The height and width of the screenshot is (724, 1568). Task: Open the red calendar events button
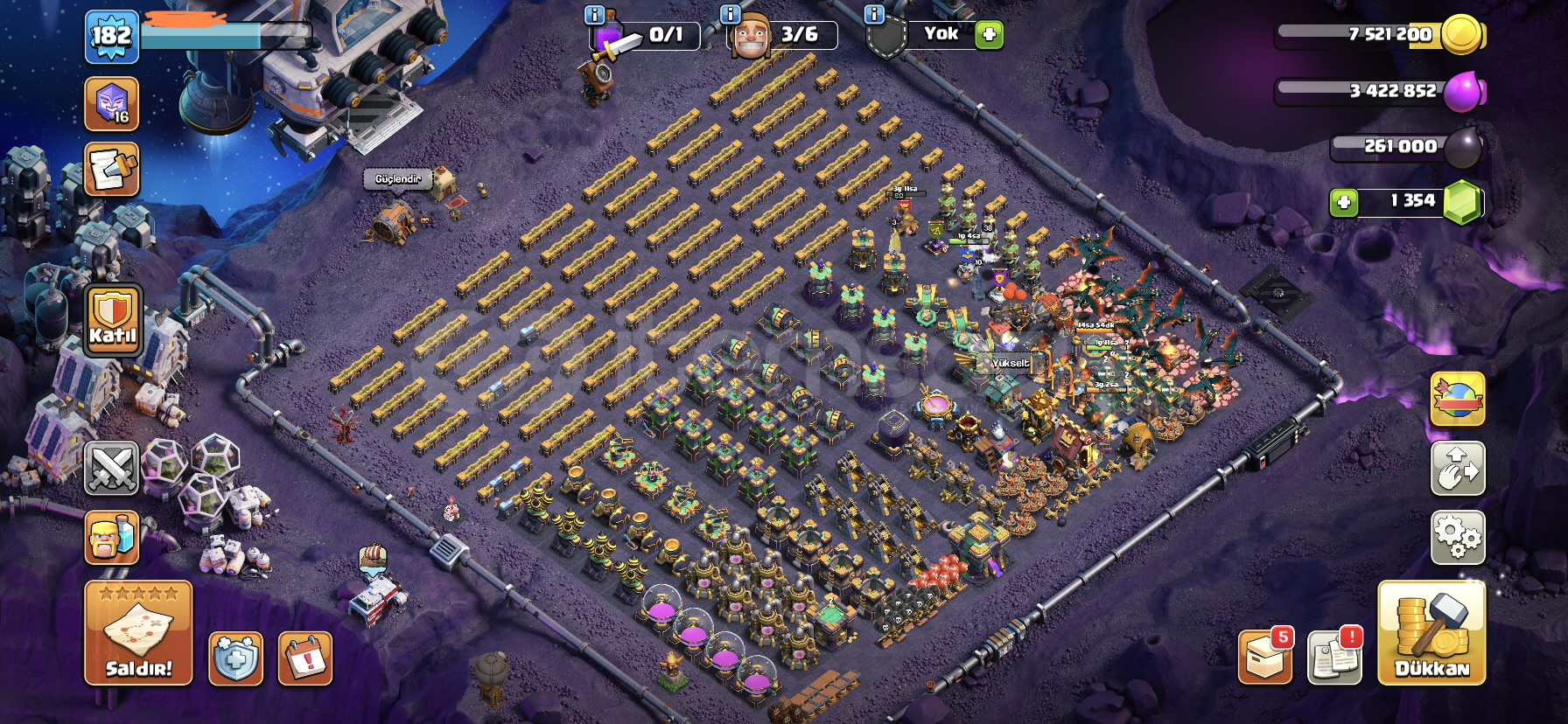(x=305, y=658)
